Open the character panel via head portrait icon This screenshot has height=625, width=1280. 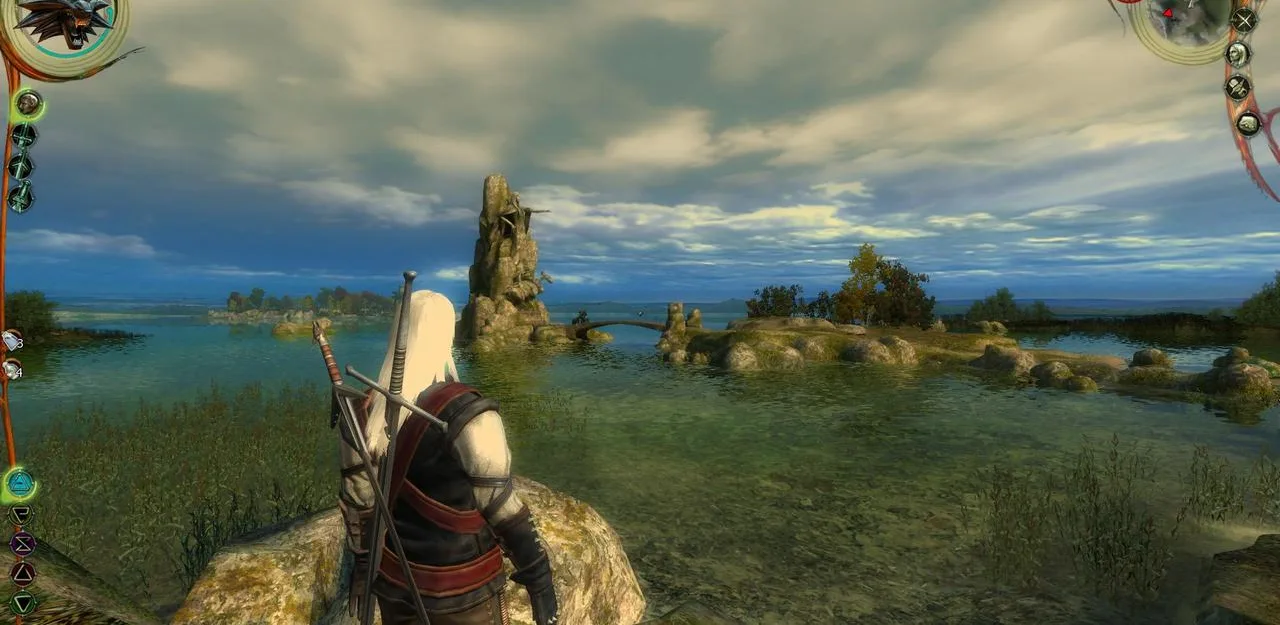(x=1238, y=54)
